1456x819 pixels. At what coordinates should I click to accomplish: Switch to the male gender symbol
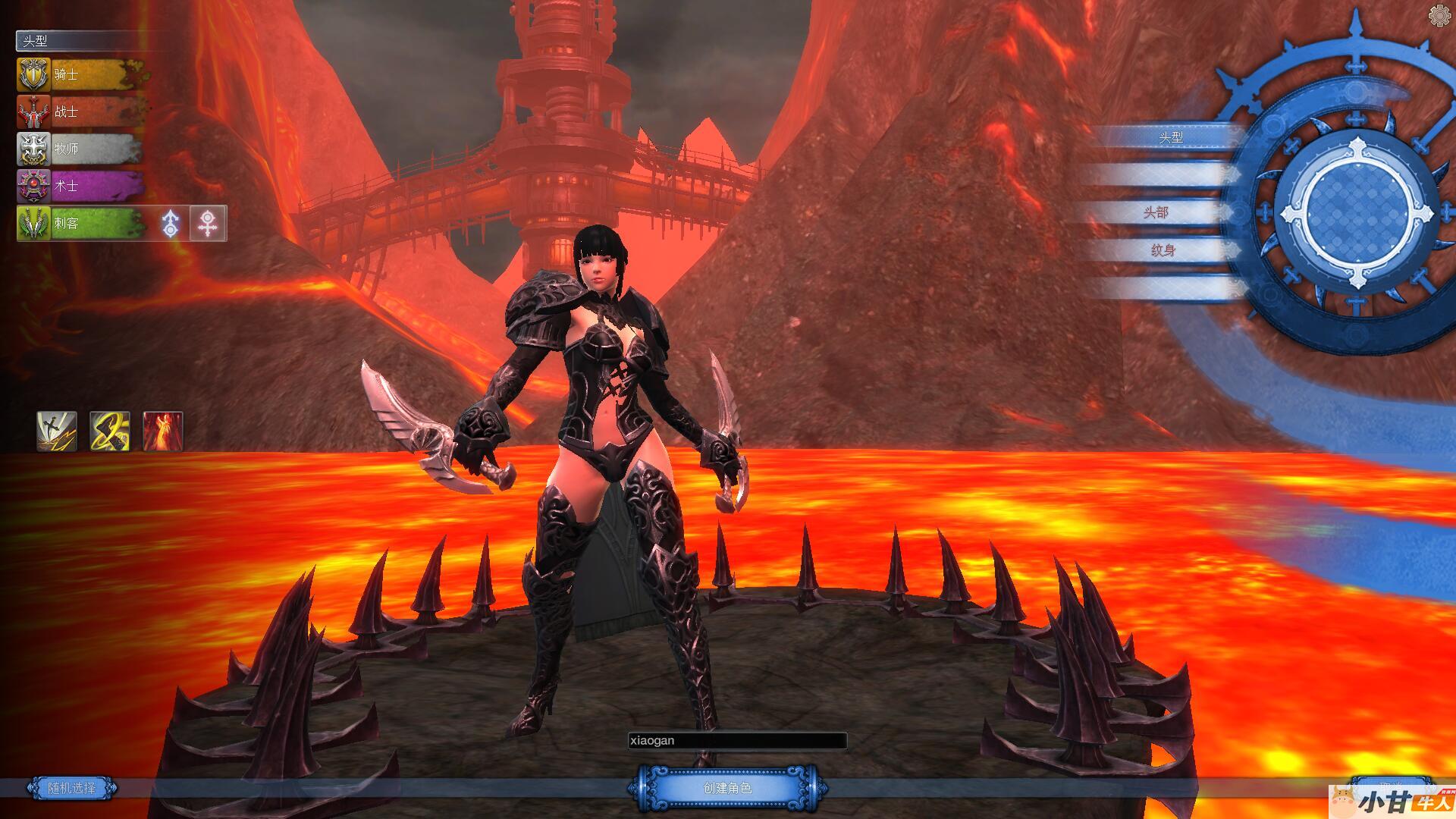171,224
